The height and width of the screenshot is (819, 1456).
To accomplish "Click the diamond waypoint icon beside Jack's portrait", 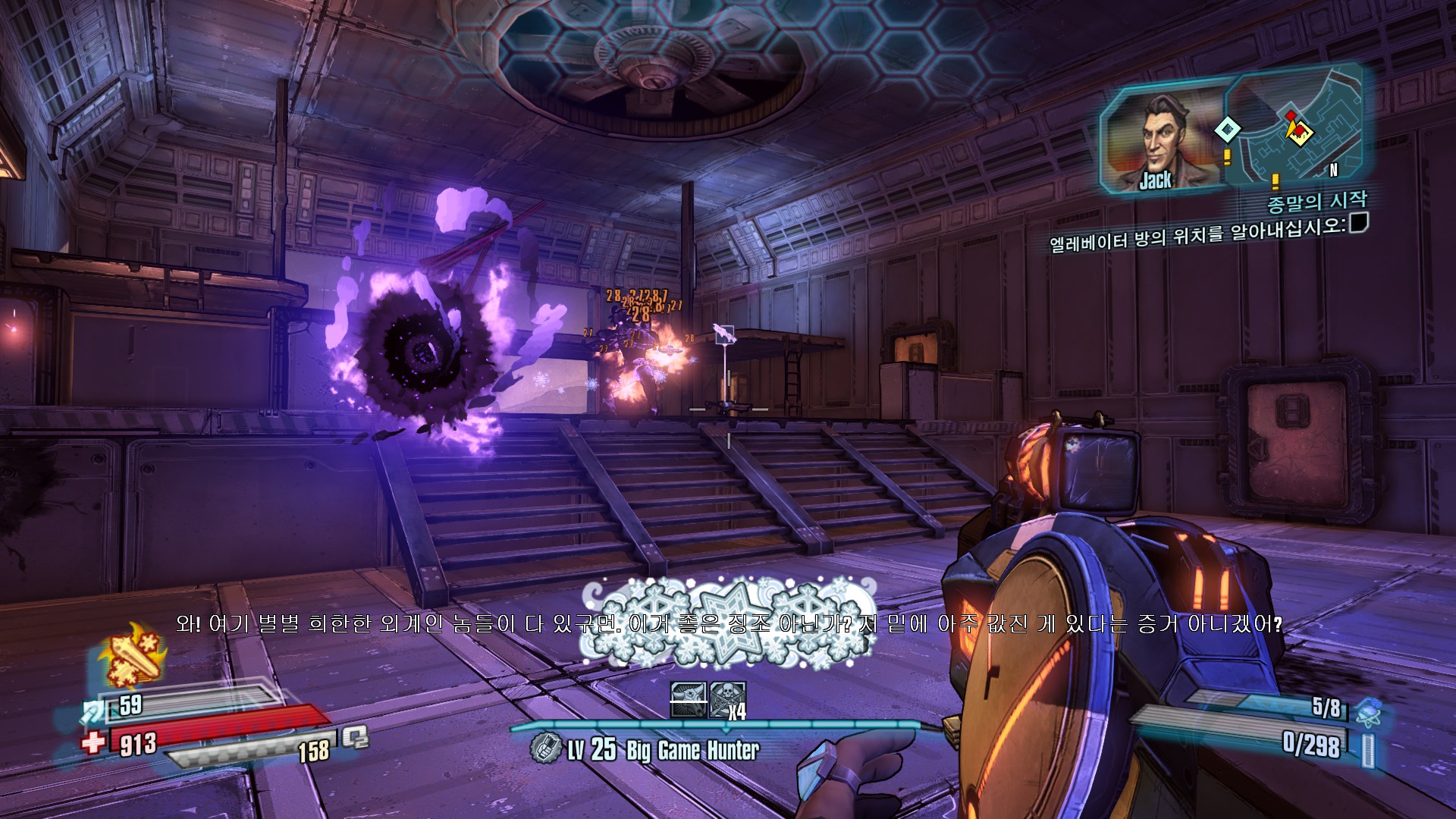I will click(1226, 130).
